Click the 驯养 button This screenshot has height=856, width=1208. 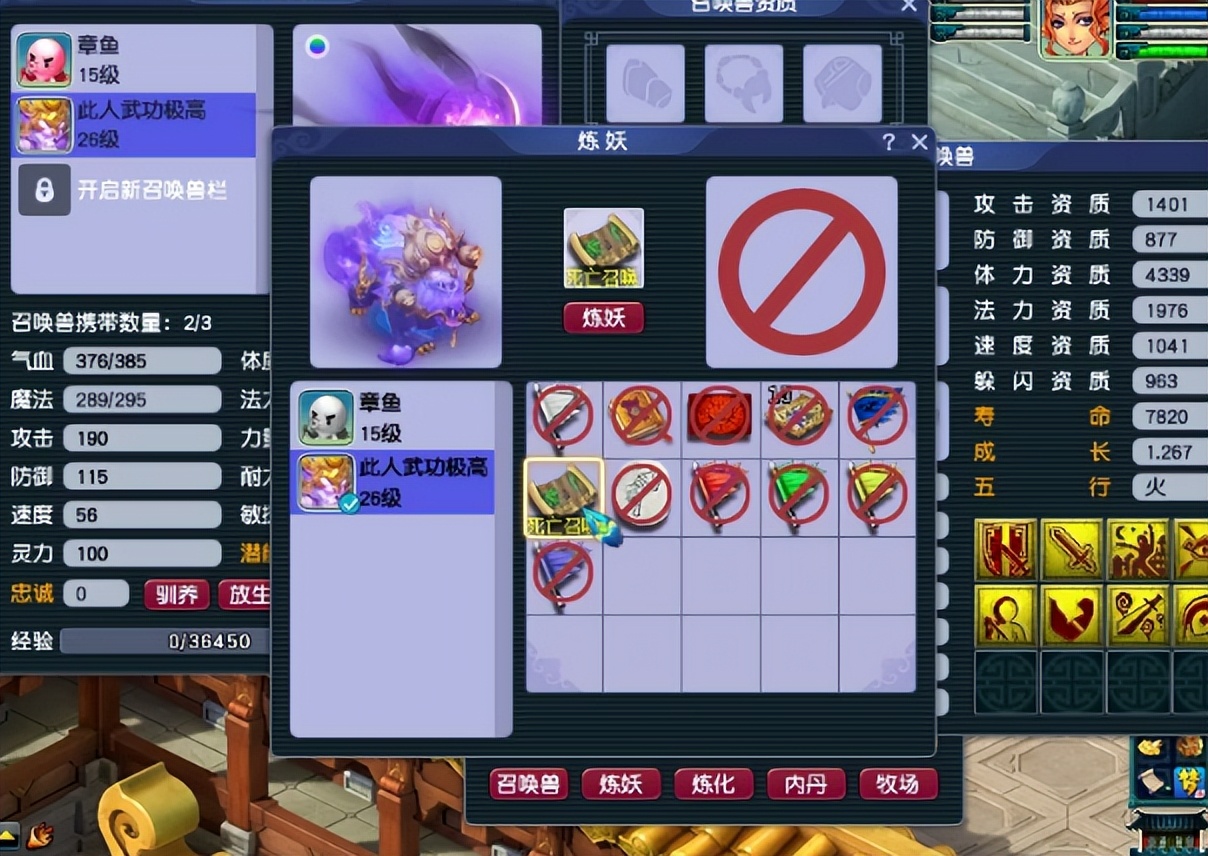coord(176,594)
